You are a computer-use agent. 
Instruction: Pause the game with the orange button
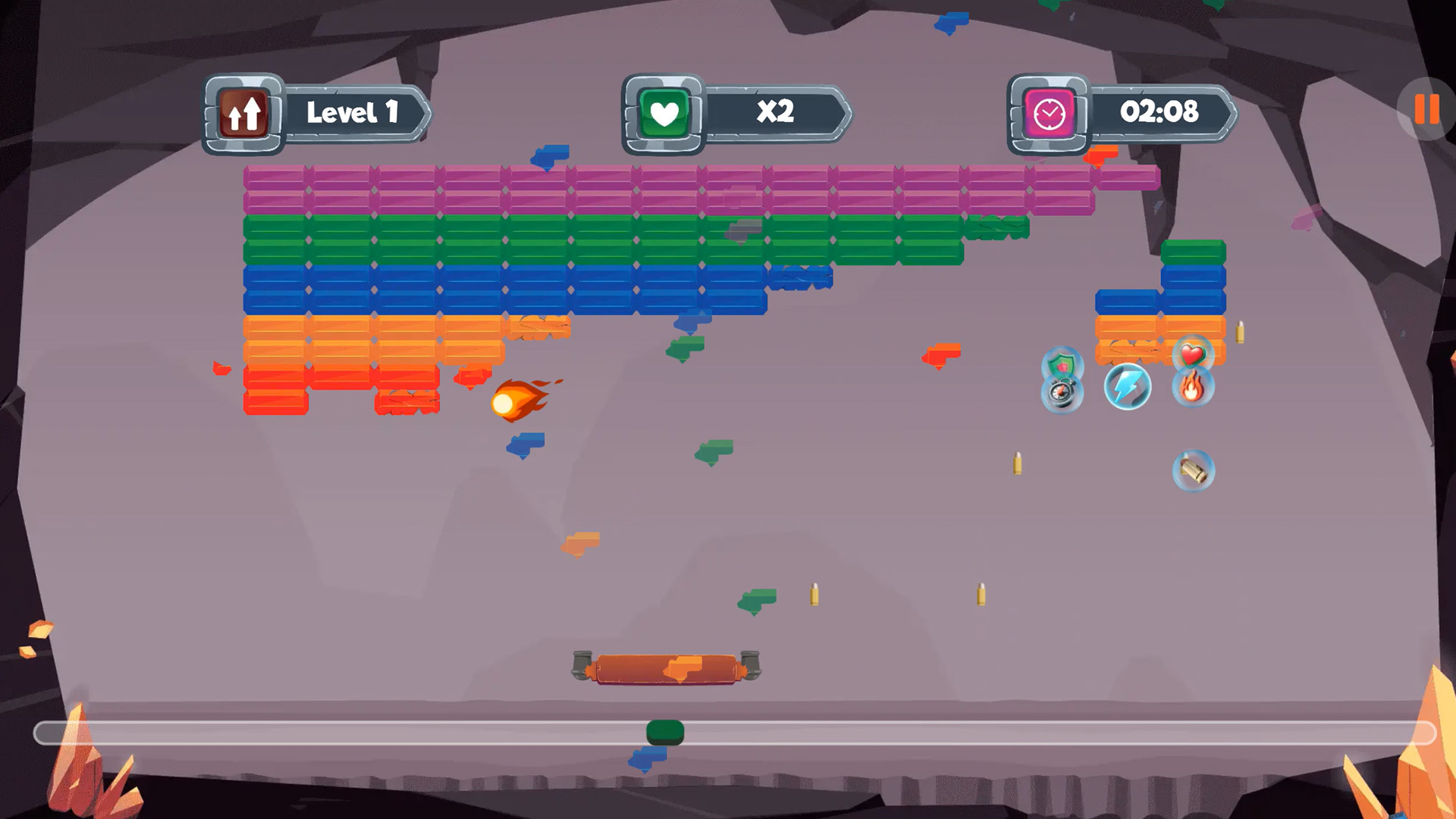[1426, 109]
